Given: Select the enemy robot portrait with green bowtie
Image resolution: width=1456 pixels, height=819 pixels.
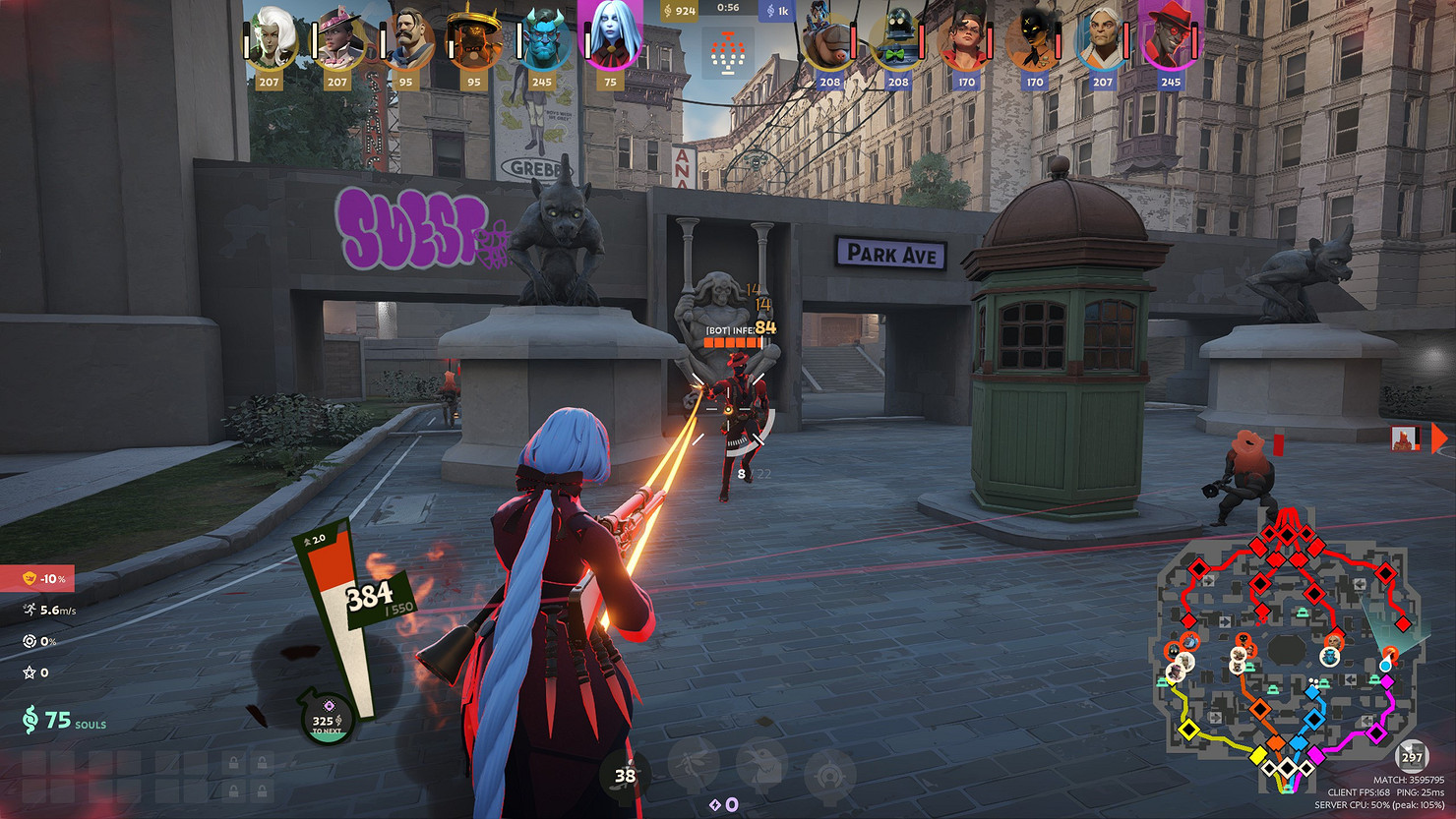Looking at the screenshot, I should pyautogui.click(x=897, y=41).
